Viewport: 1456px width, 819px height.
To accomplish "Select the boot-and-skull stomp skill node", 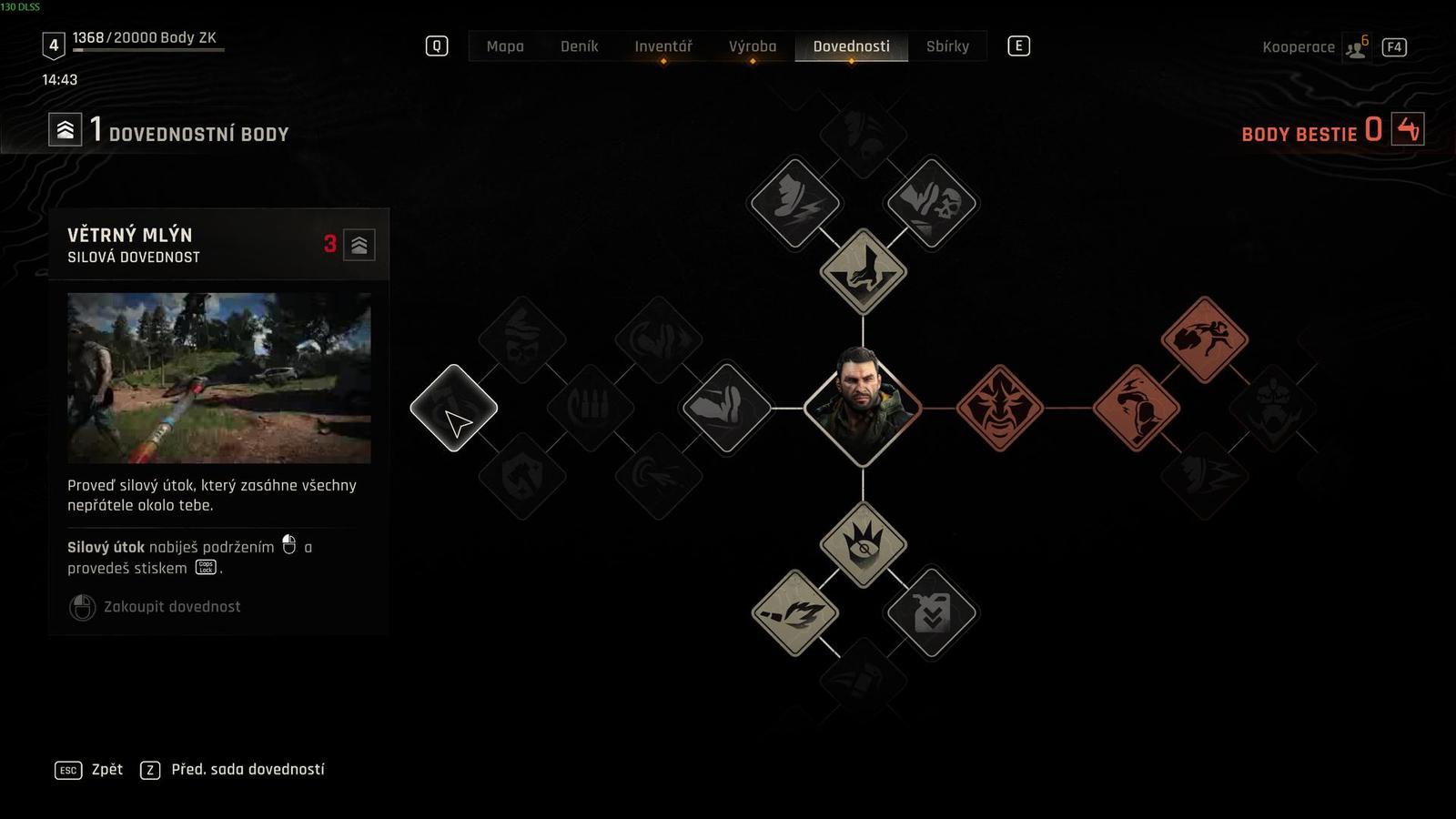I will 931,202.
